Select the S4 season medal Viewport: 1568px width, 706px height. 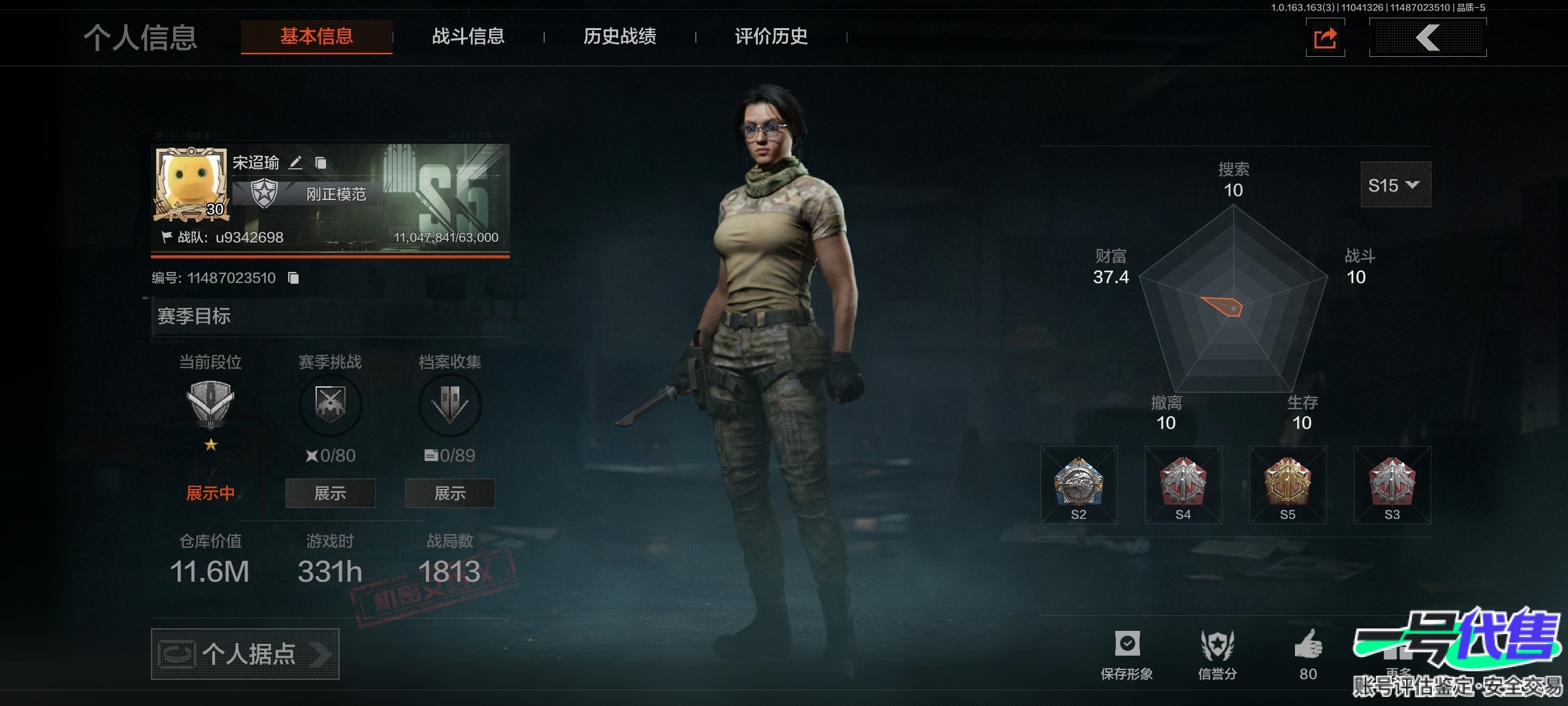point(1183,485)
